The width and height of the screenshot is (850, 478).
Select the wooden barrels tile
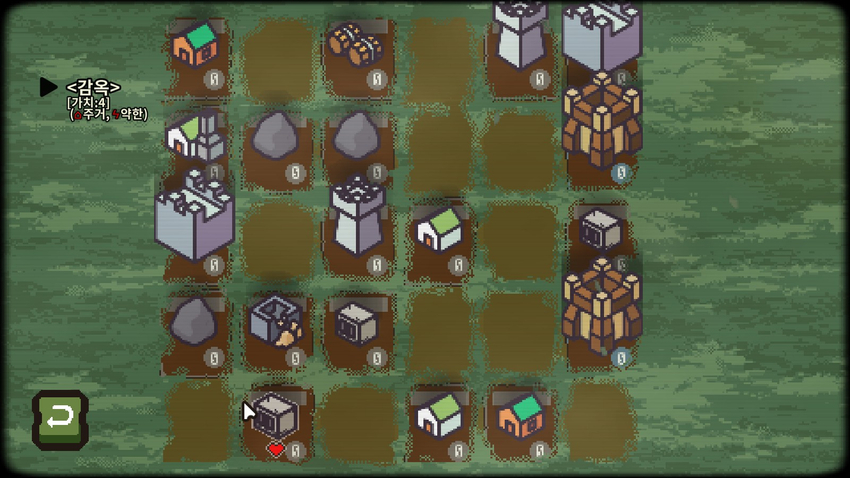tap(355, 44)
